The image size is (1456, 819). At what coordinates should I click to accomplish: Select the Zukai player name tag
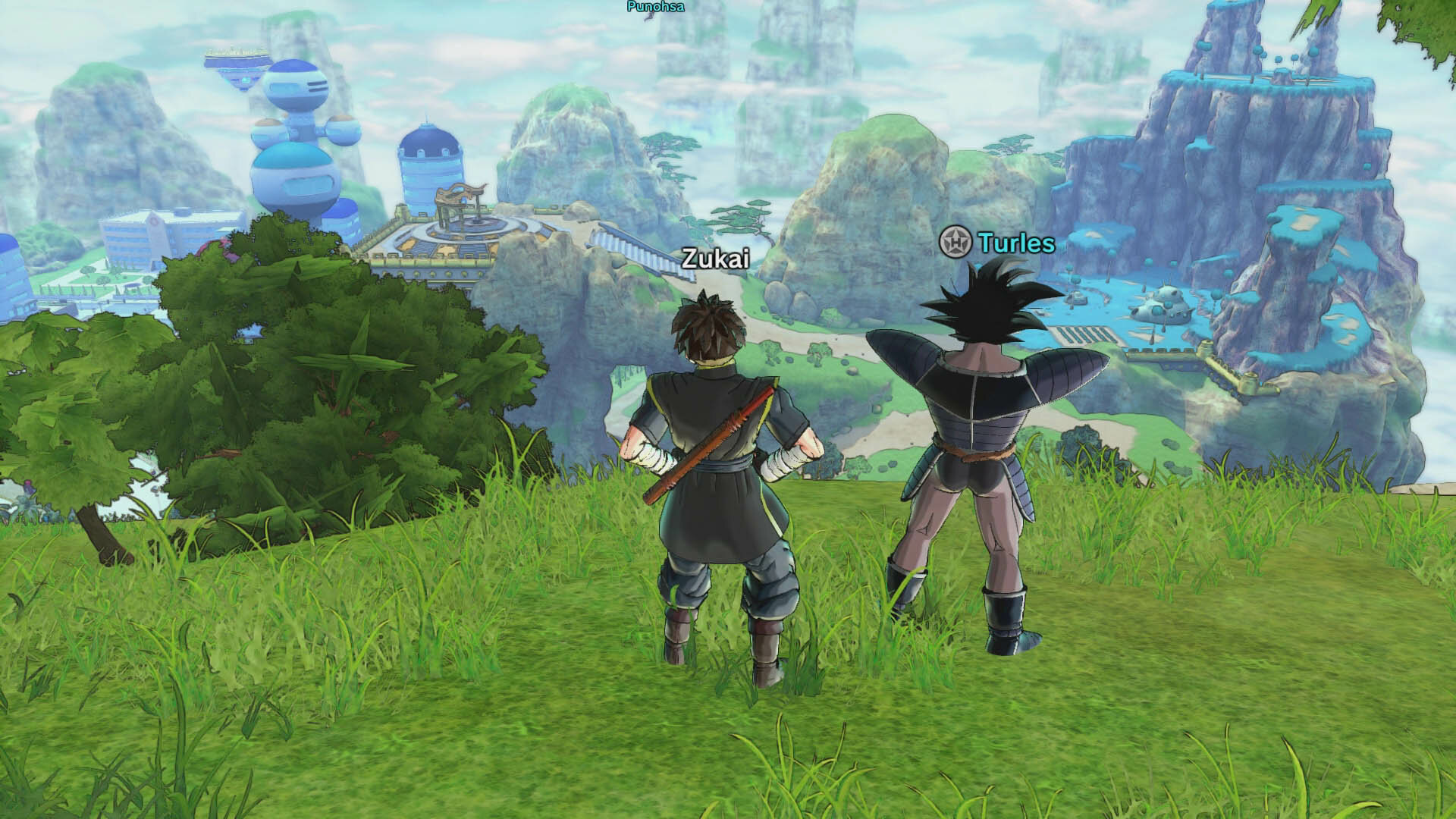[715, 259]
